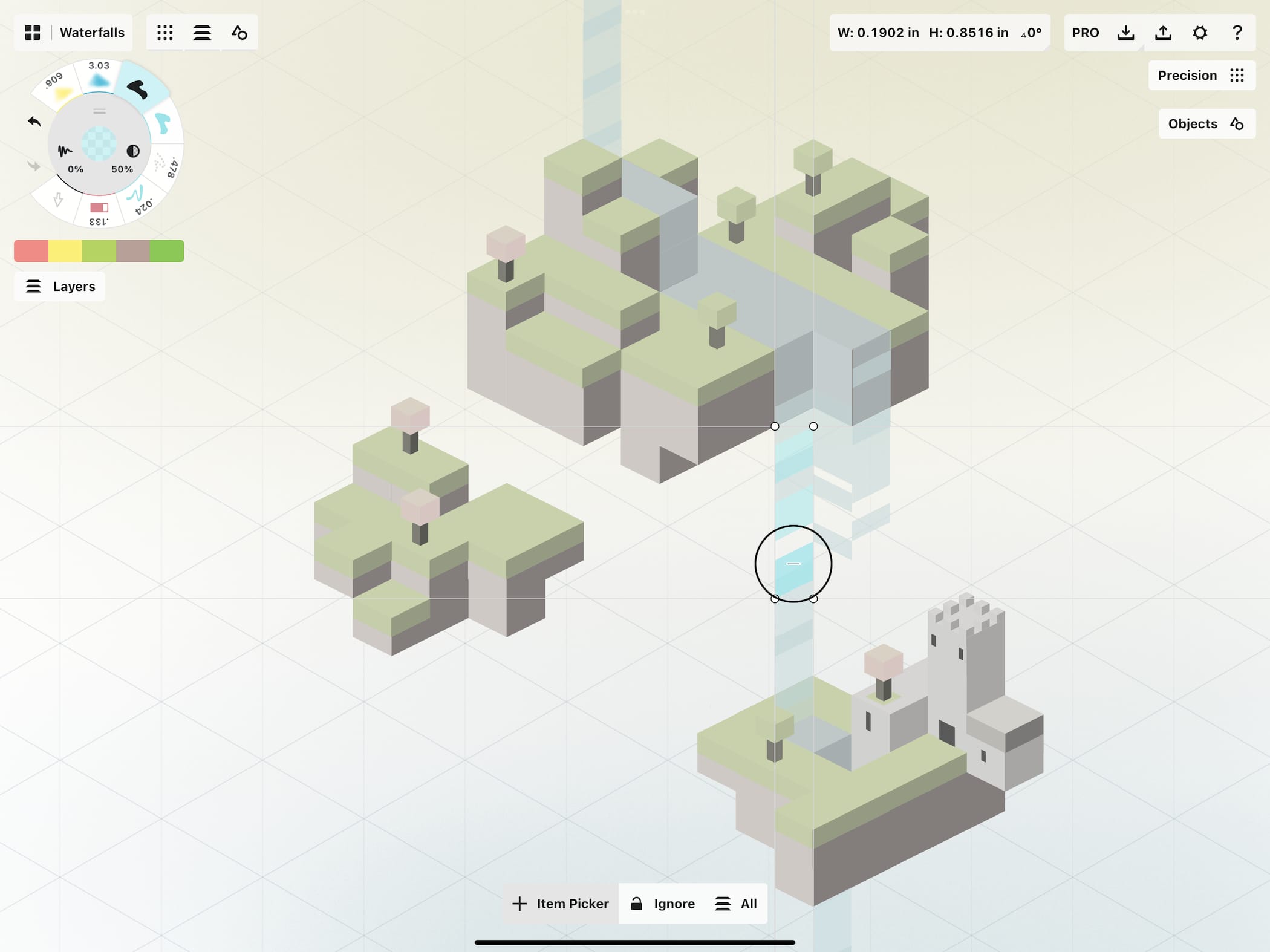1270x952 pixels.
Task: Open the PRO upgrade menu
Action: point(1086,33)
